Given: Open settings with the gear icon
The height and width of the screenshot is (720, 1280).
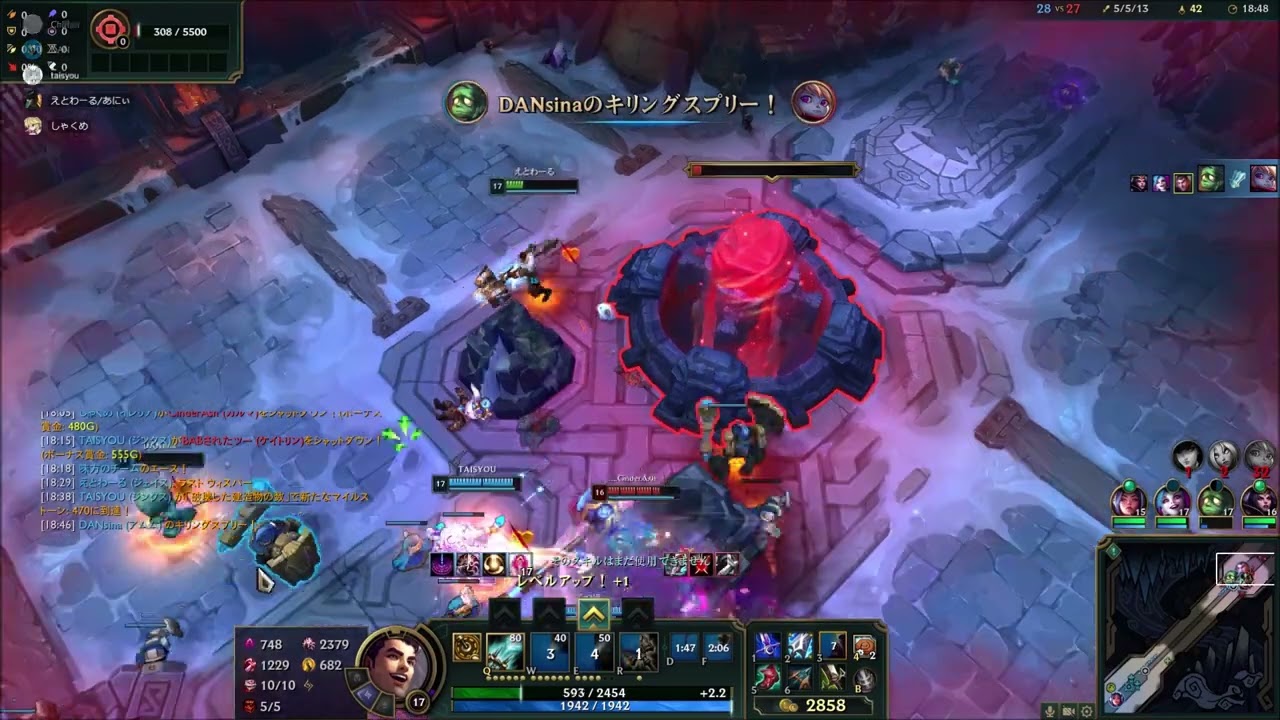Looking at the screenshot, I should point(1086,711).
